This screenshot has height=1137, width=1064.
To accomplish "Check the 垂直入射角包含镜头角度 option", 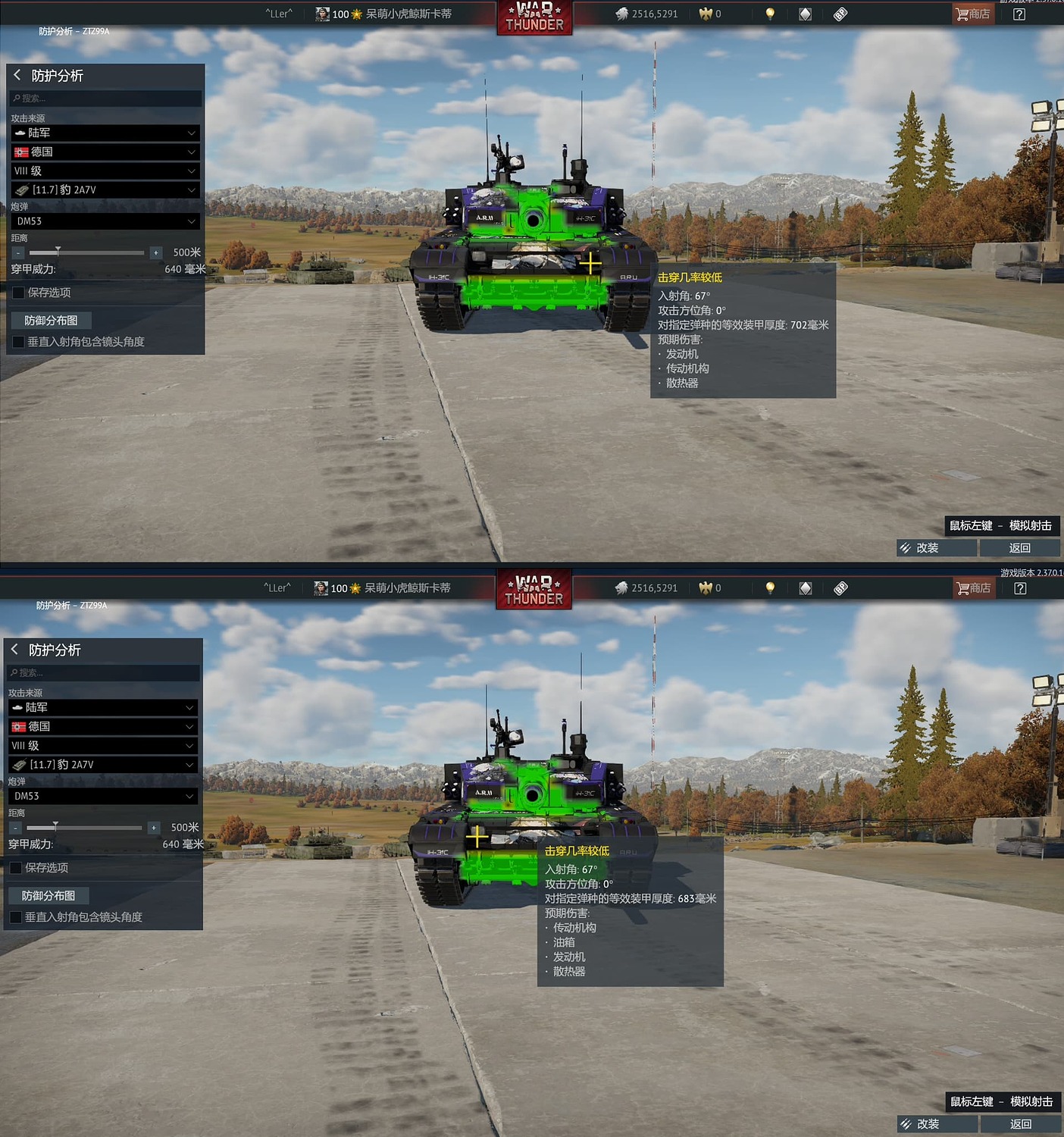I will point(18,342).
